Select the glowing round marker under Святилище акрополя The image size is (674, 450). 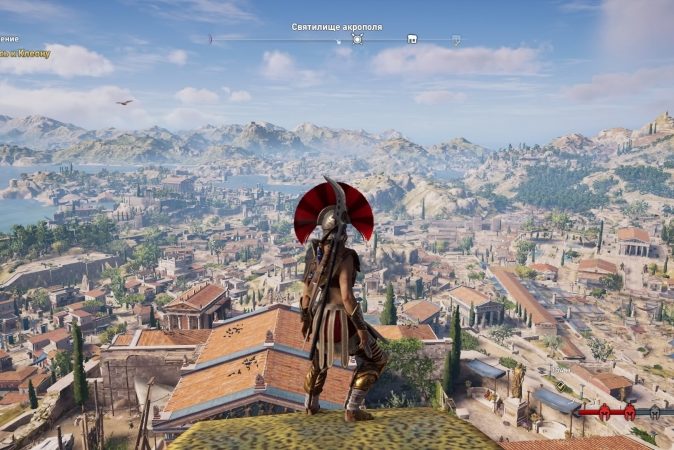(357, 39)
